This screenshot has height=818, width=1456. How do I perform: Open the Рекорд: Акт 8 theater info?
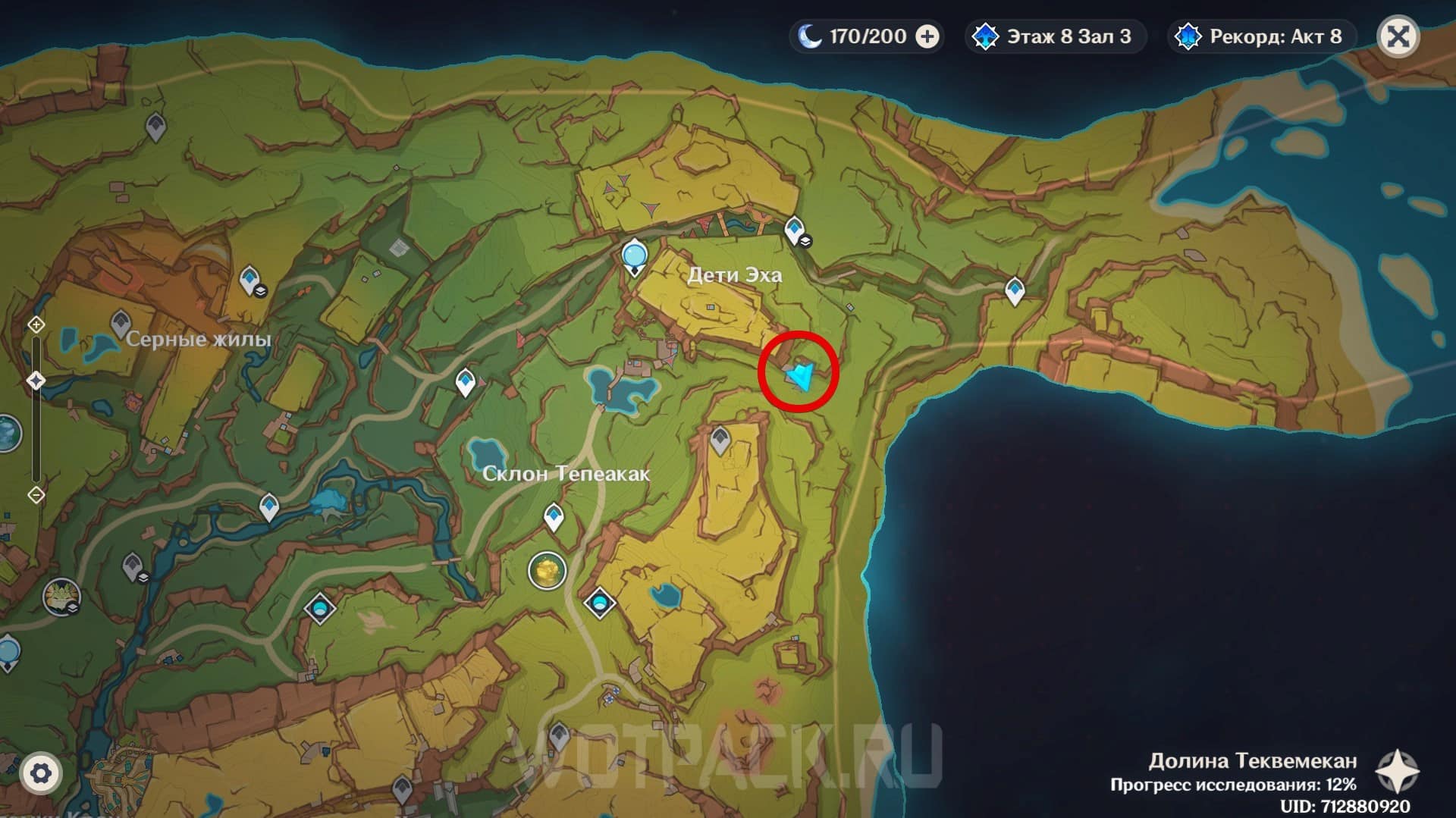pyautogui.click(x=1261, y=36)
